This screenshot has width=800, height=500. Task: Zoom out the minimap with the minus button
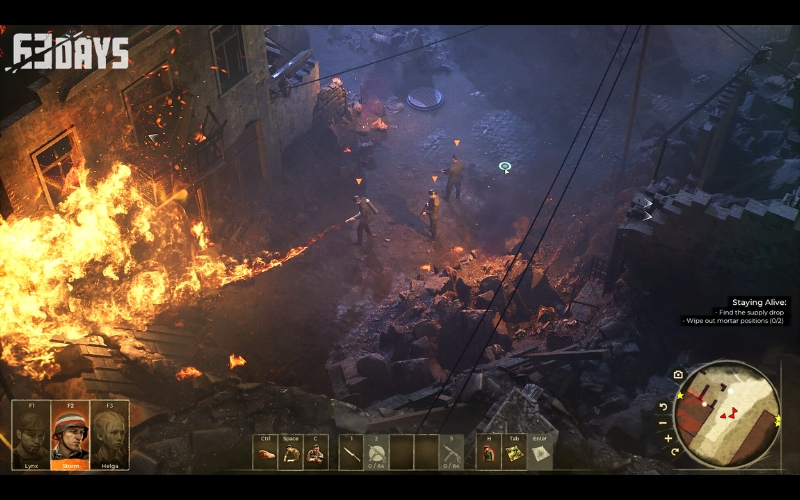(x=663, y=422)
